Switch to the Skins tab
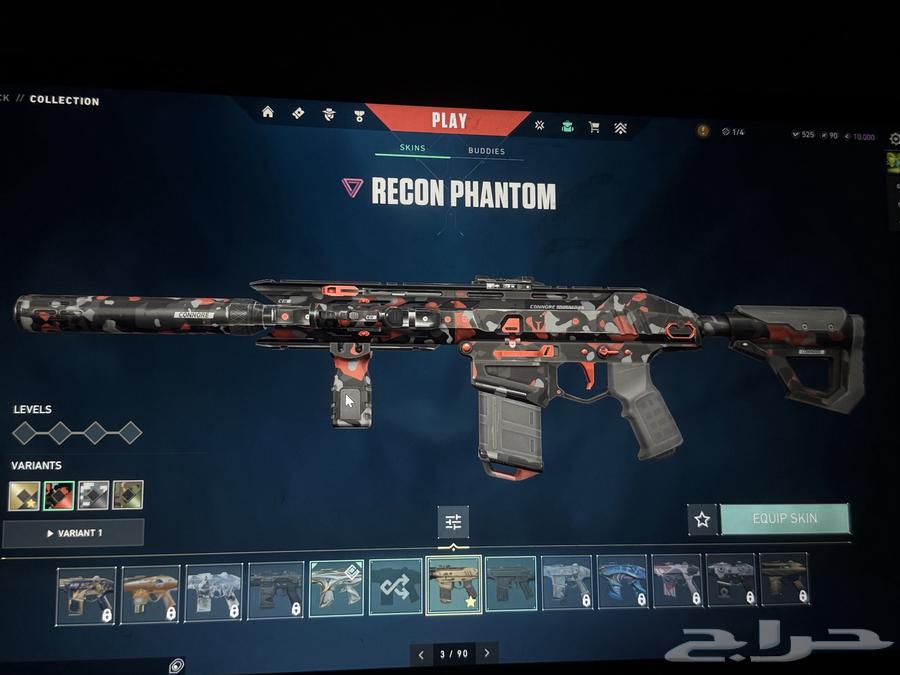 [x=412, y=148]
